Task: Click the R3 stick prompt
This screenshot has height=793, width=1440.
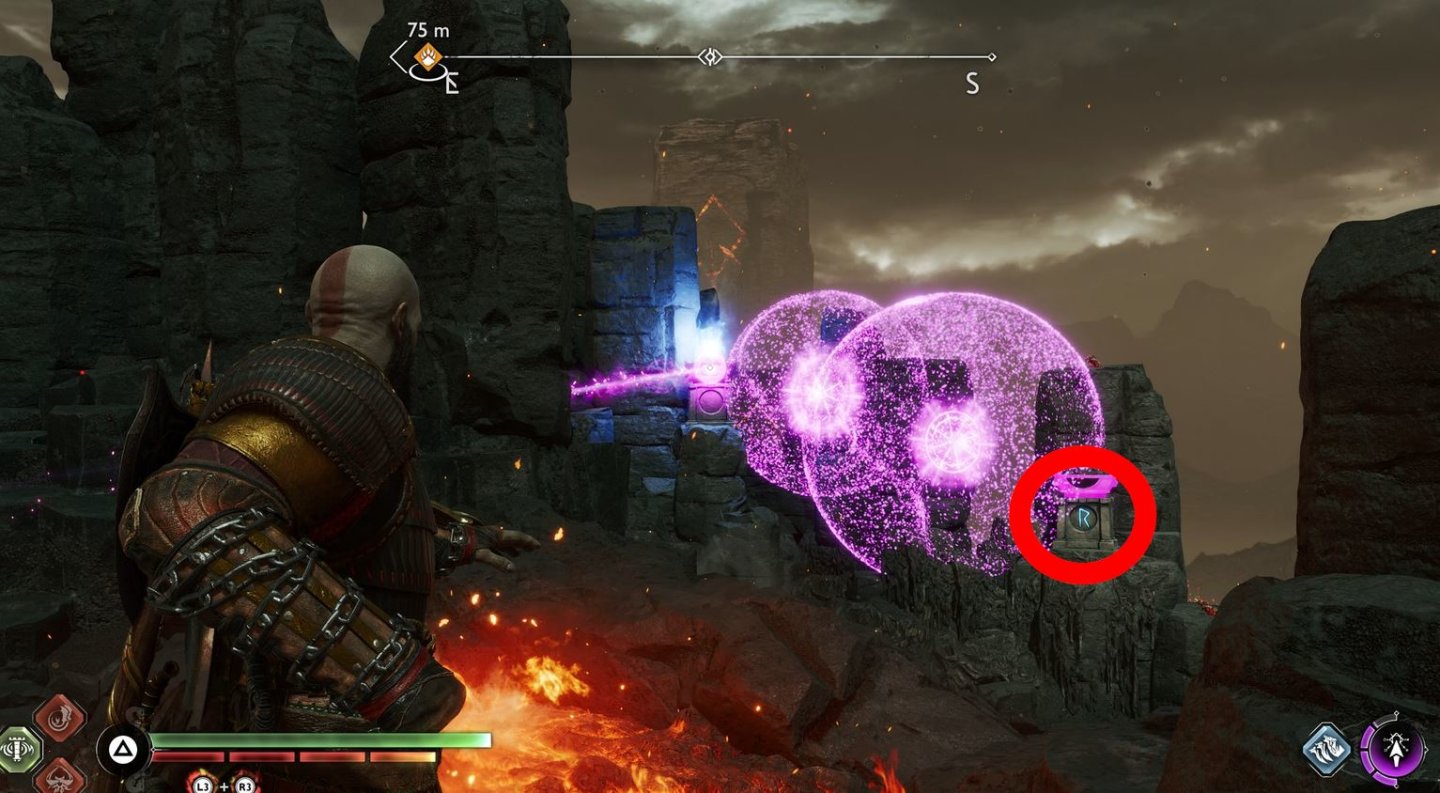Action: (243, 784)
